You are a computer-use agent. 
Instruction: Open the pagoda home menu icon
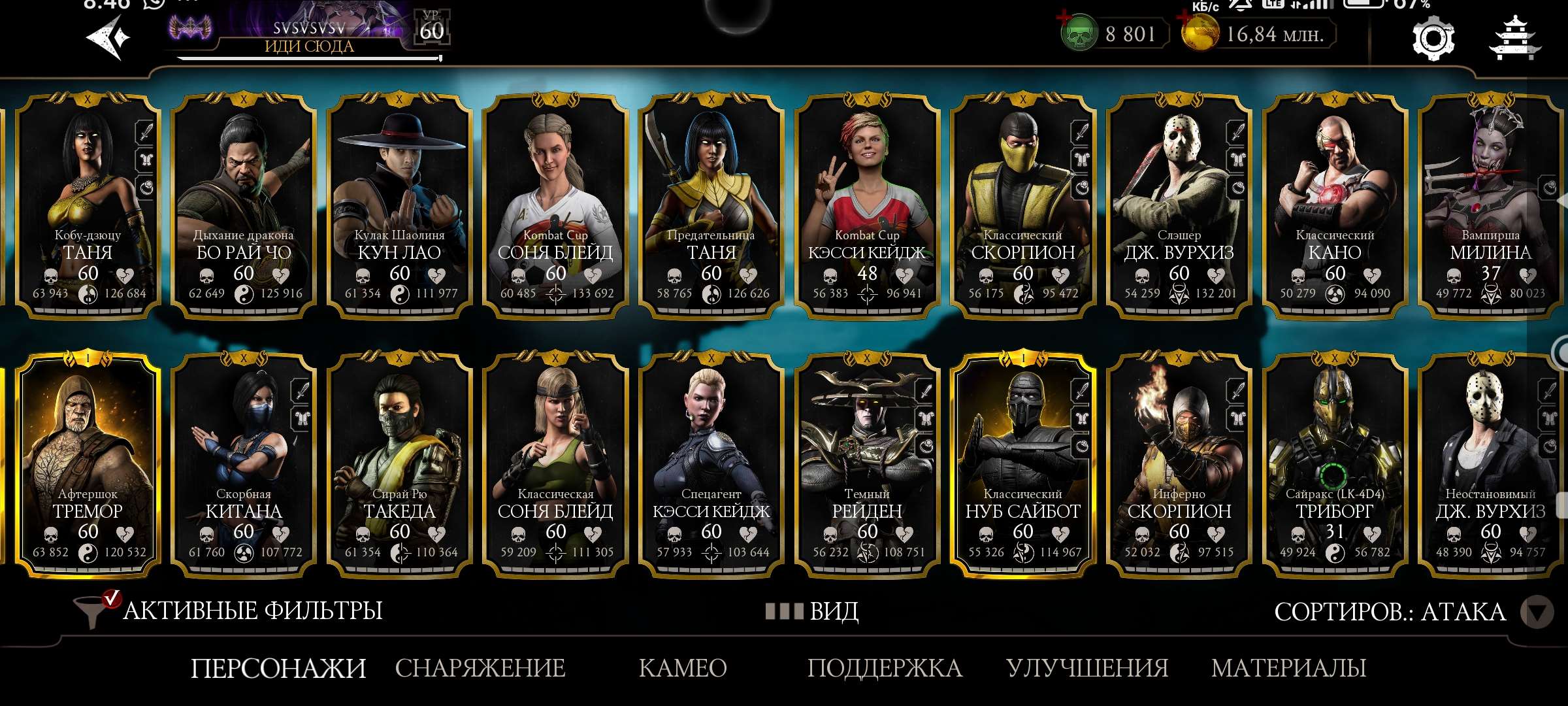coord(1514,39)
